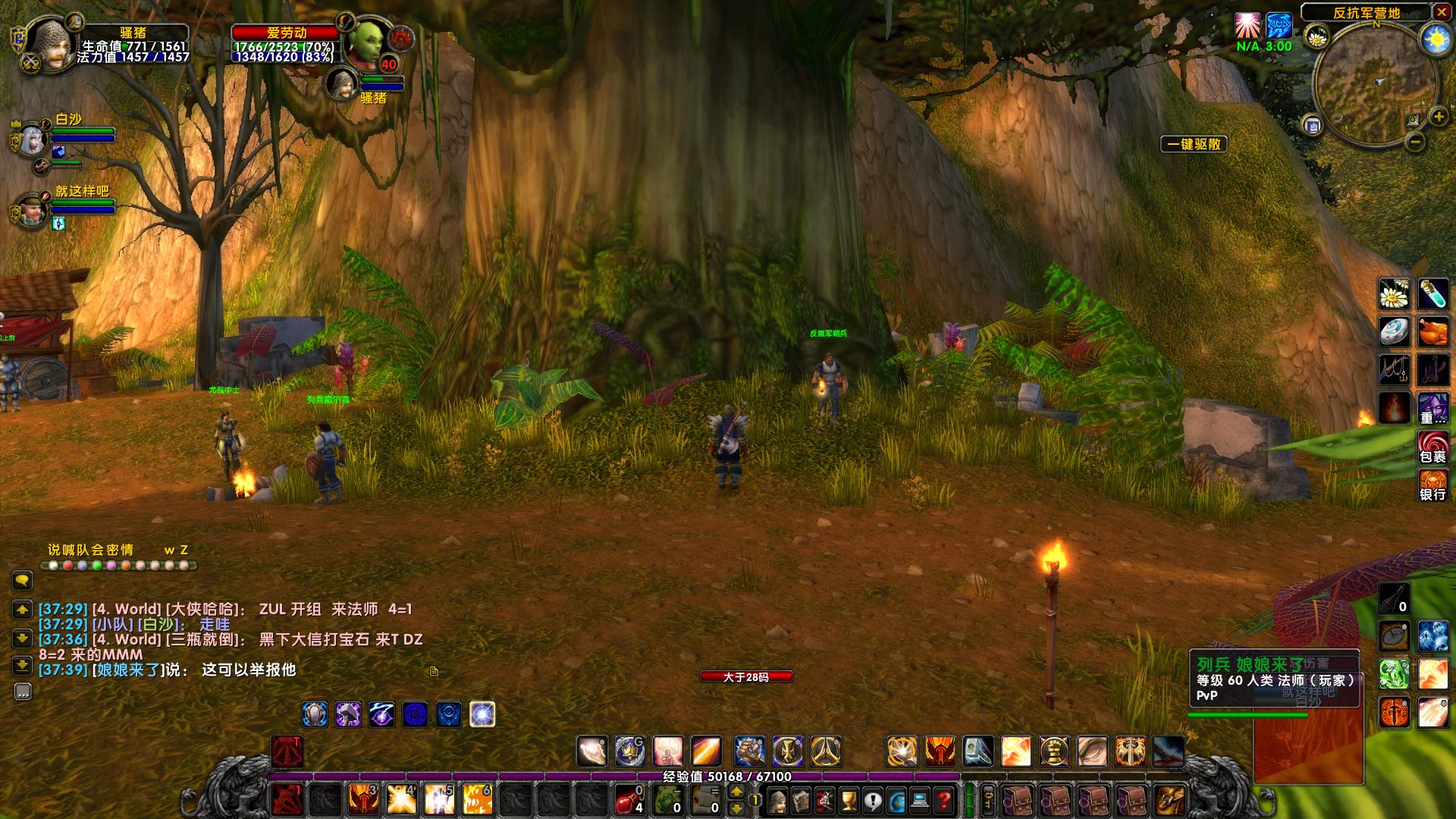The height and width of the screenshot is (819, 1456).
Task: Select party member 白沙 frame
Action: click(32, 140)
